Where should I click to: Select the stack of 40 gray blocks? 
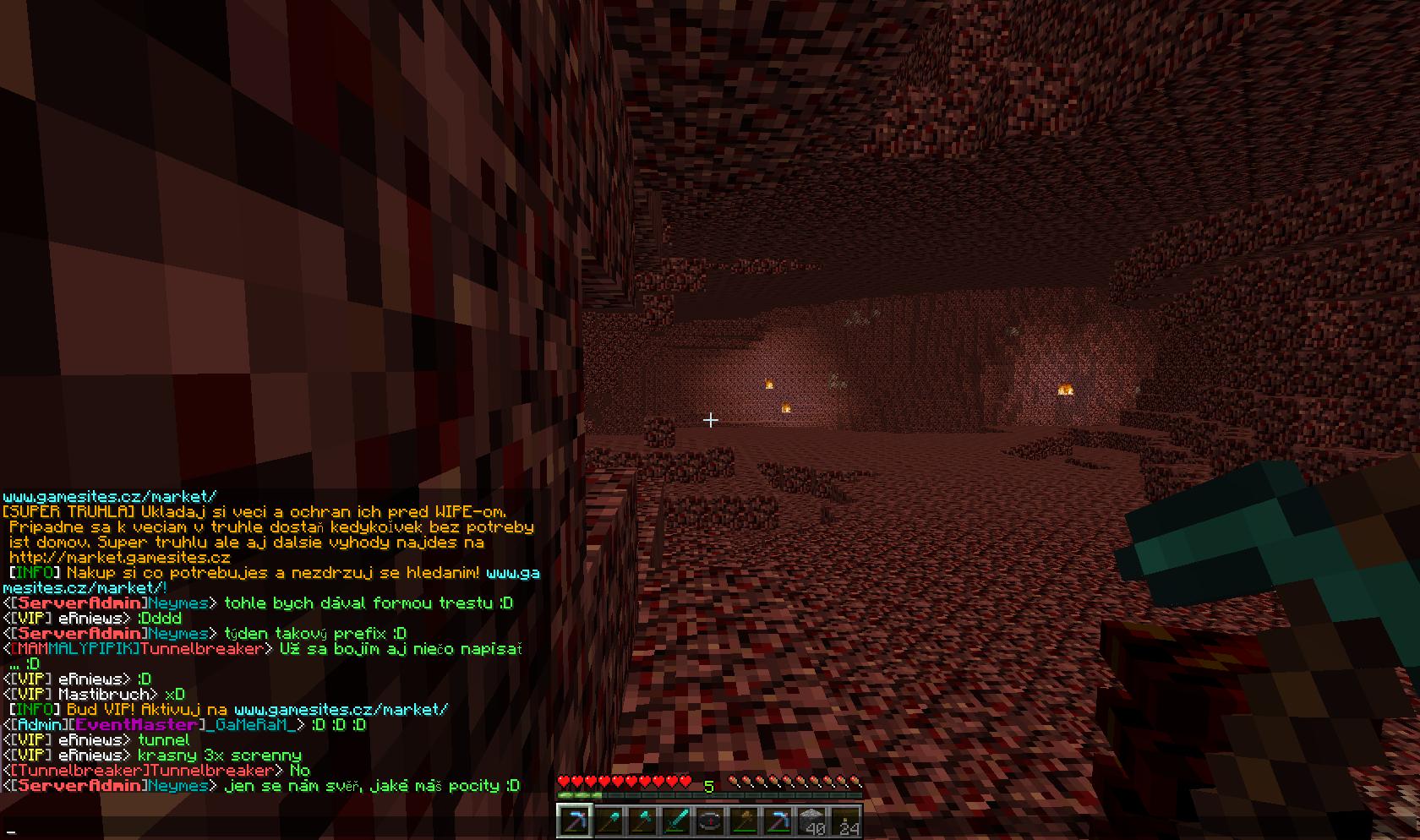pos(811,821)
